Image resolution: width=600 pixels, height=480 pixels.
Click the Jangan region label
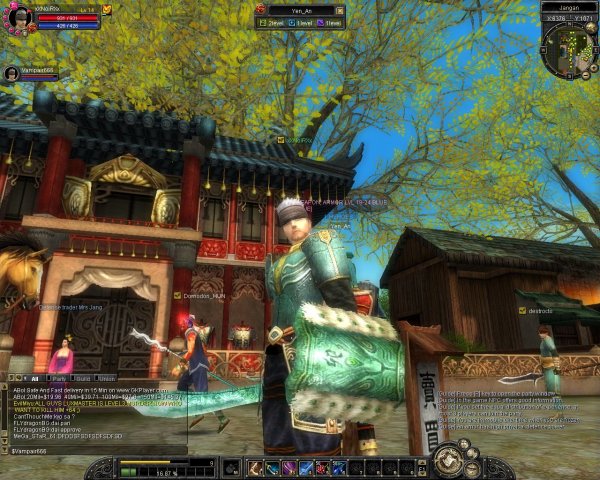click(567, 5)
